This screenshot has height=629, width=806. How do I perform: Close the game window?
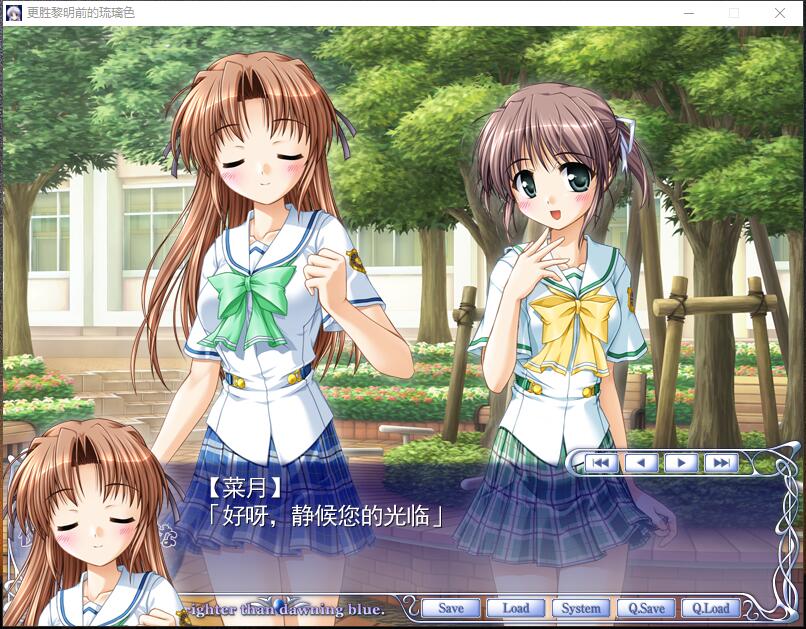(x=780, y=13)
